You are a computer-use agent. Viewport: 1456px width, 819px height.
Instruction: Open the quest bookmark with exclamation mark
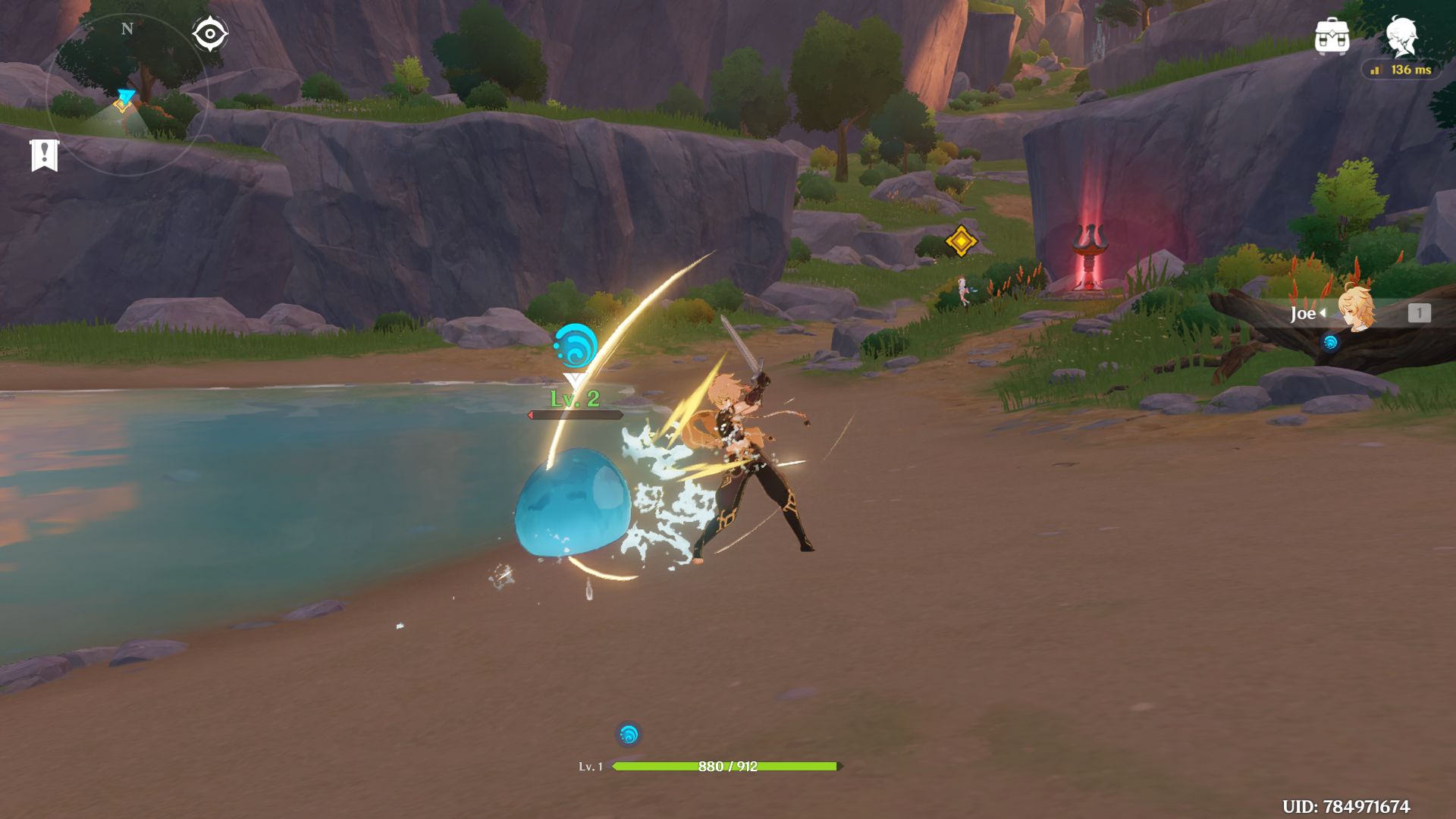coord(44,155)
